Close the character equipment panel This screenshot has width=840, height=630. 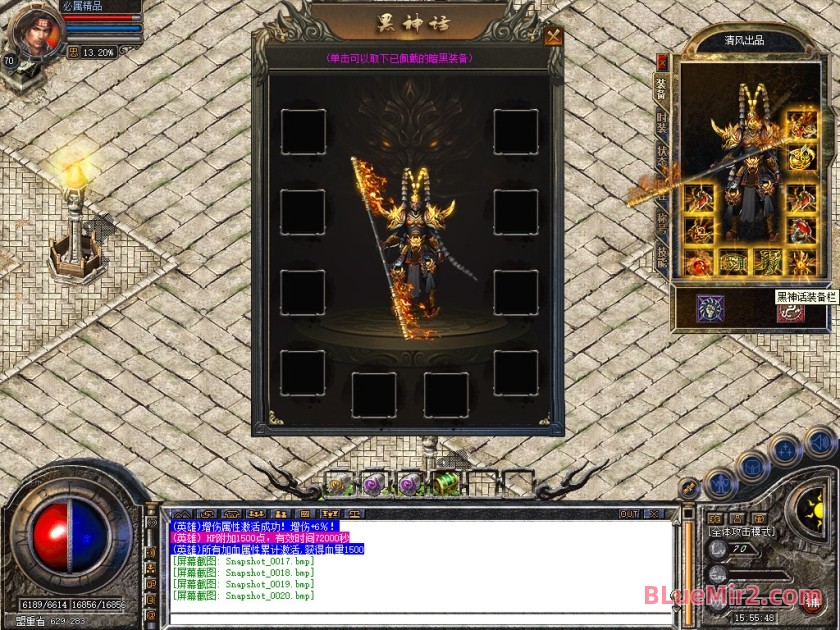pos(661,61)
